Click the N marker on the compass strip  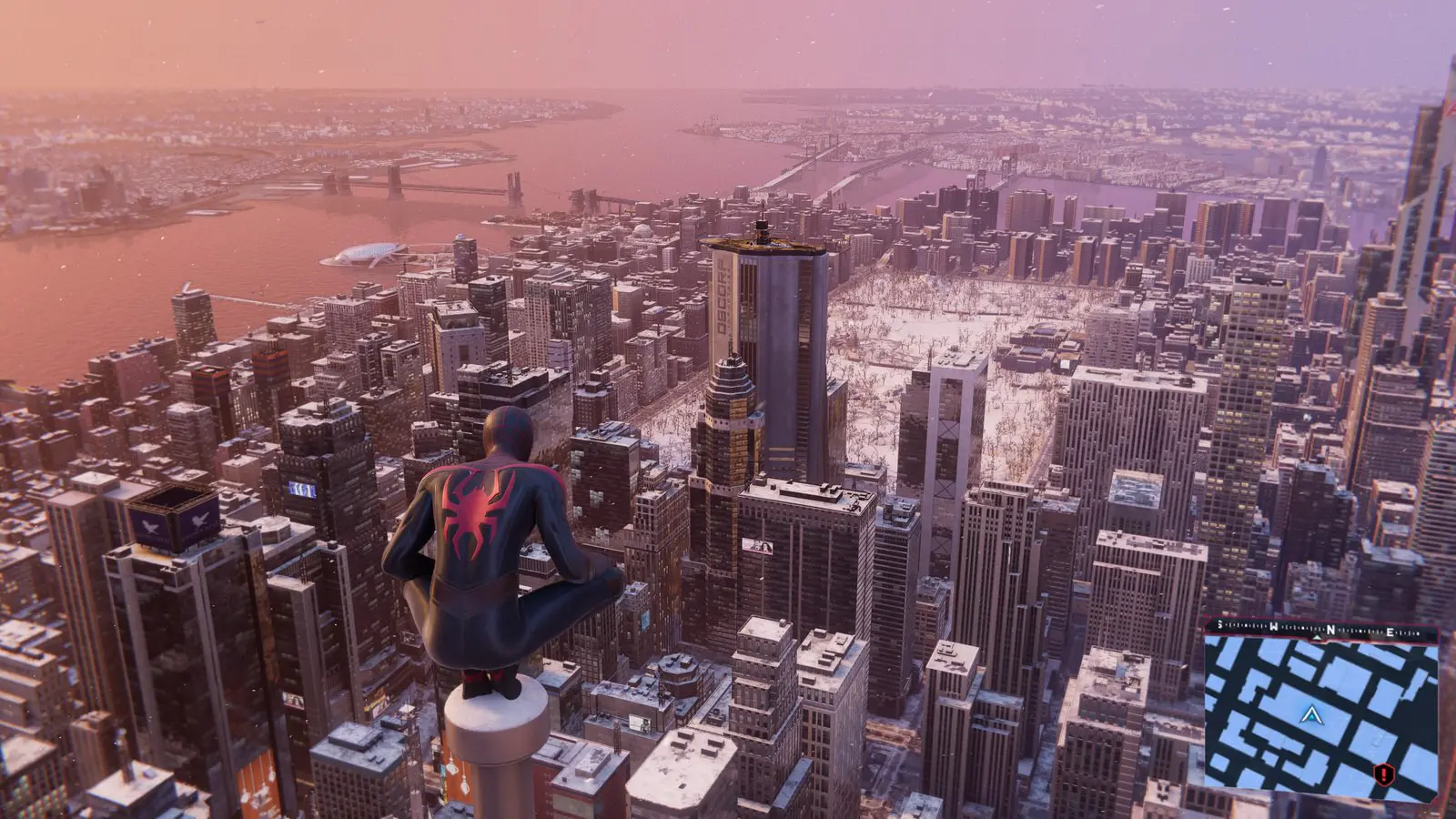coord(1330,630)
